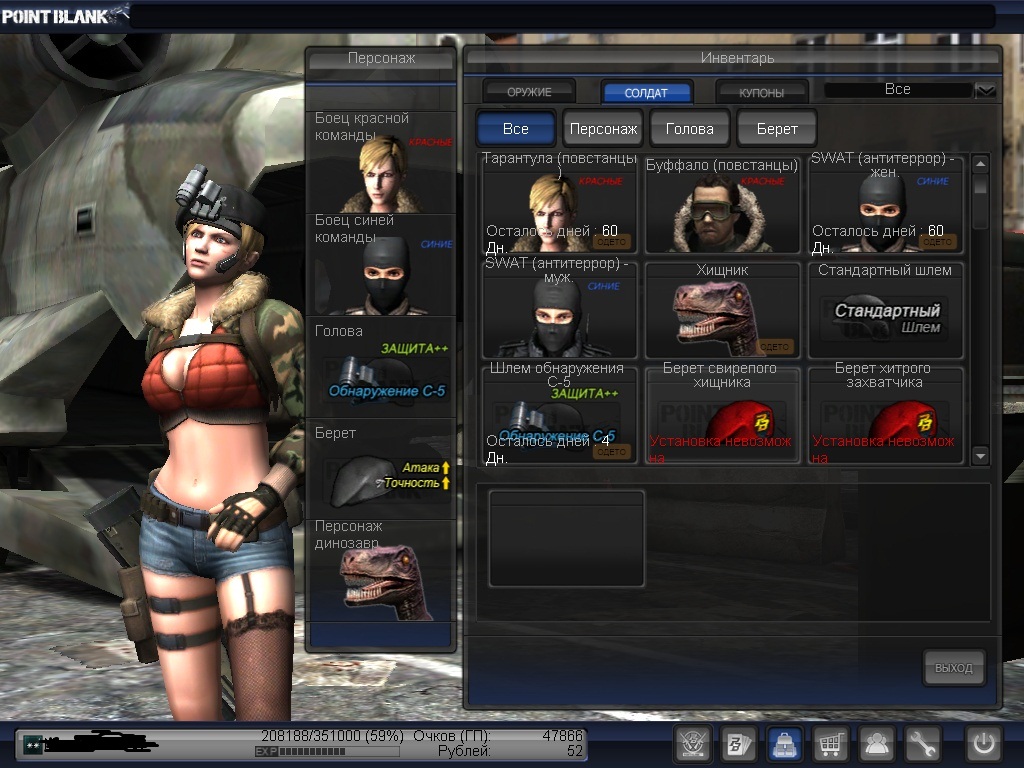Show only Голова items
Screen dimensions: 1024x768
(690, 129)
